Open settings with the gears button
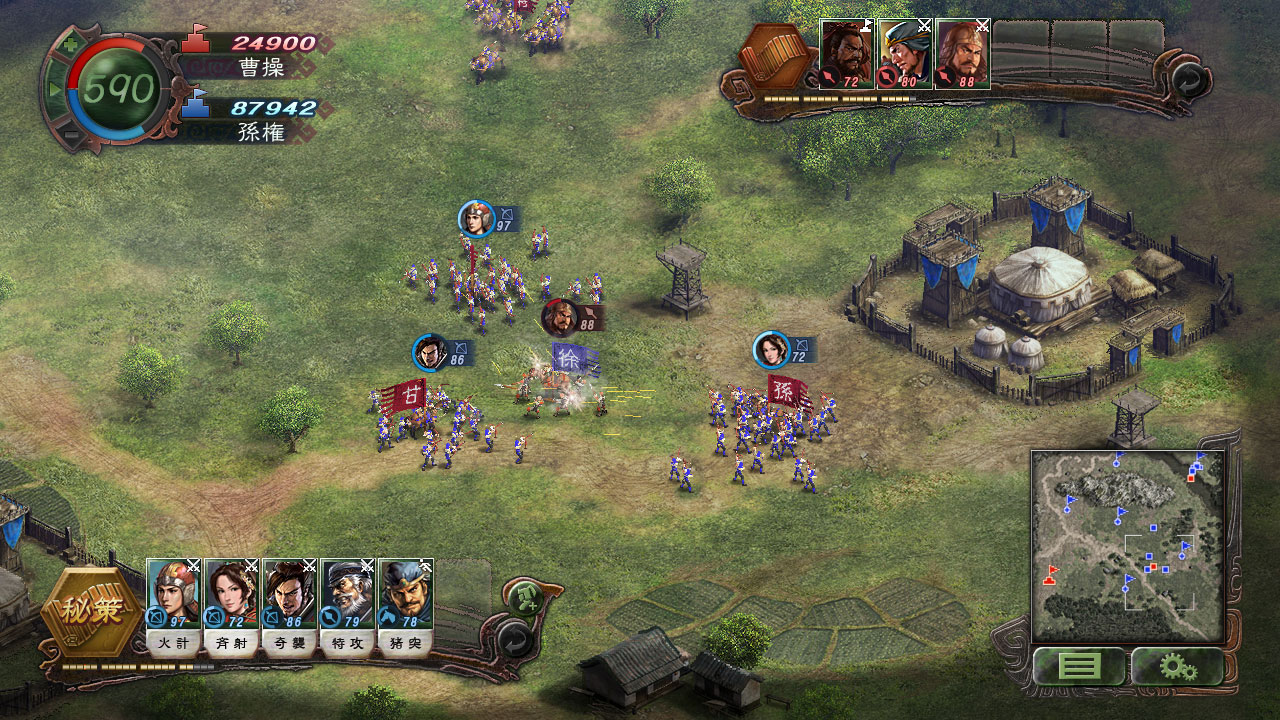The width and height of the screenshot is (1280, 720). tap(1178, 666)
